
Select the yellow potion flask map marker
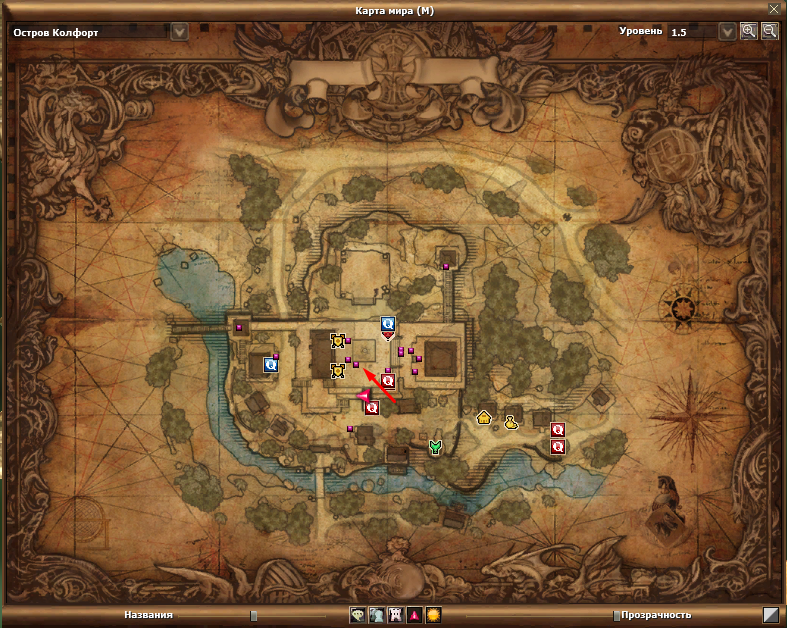(511, 423)
